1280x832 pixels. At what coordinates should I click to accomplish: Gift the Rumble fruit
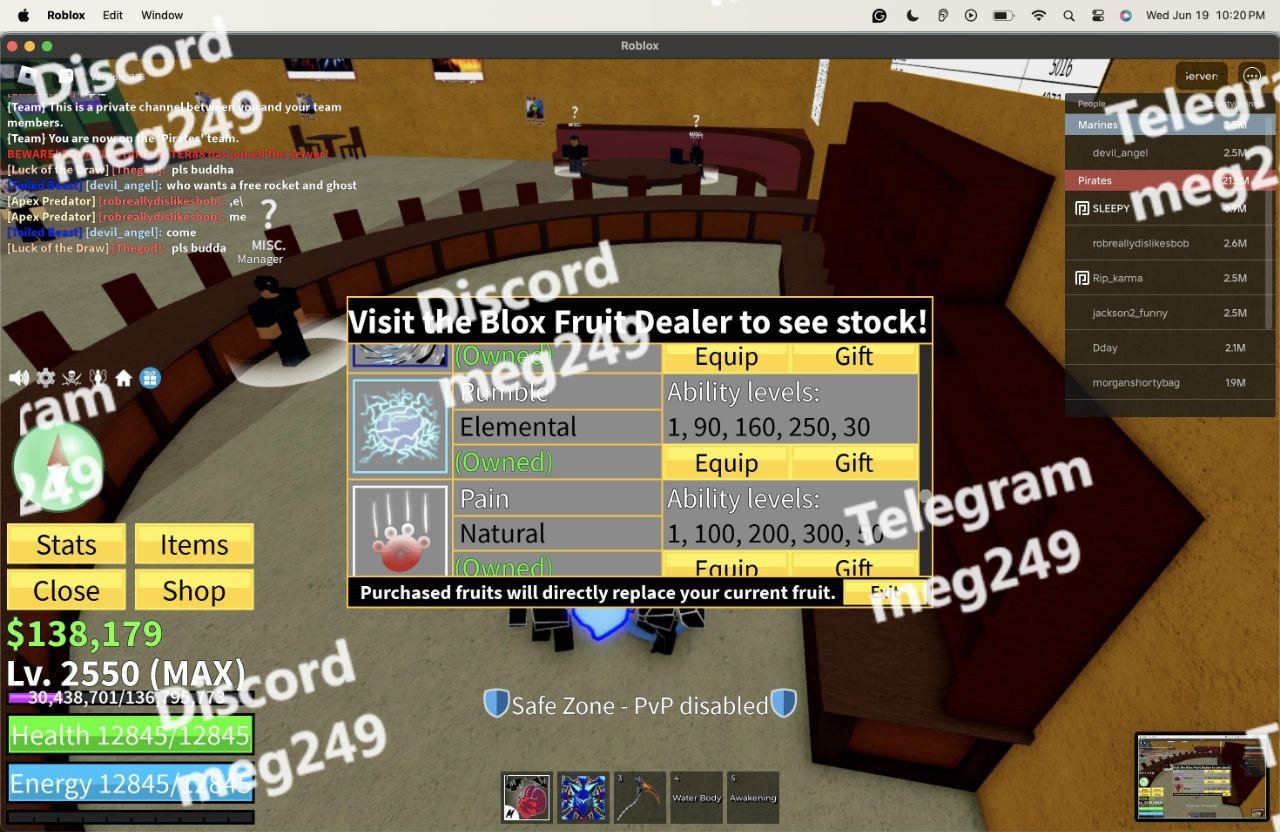tap(854, 463)
